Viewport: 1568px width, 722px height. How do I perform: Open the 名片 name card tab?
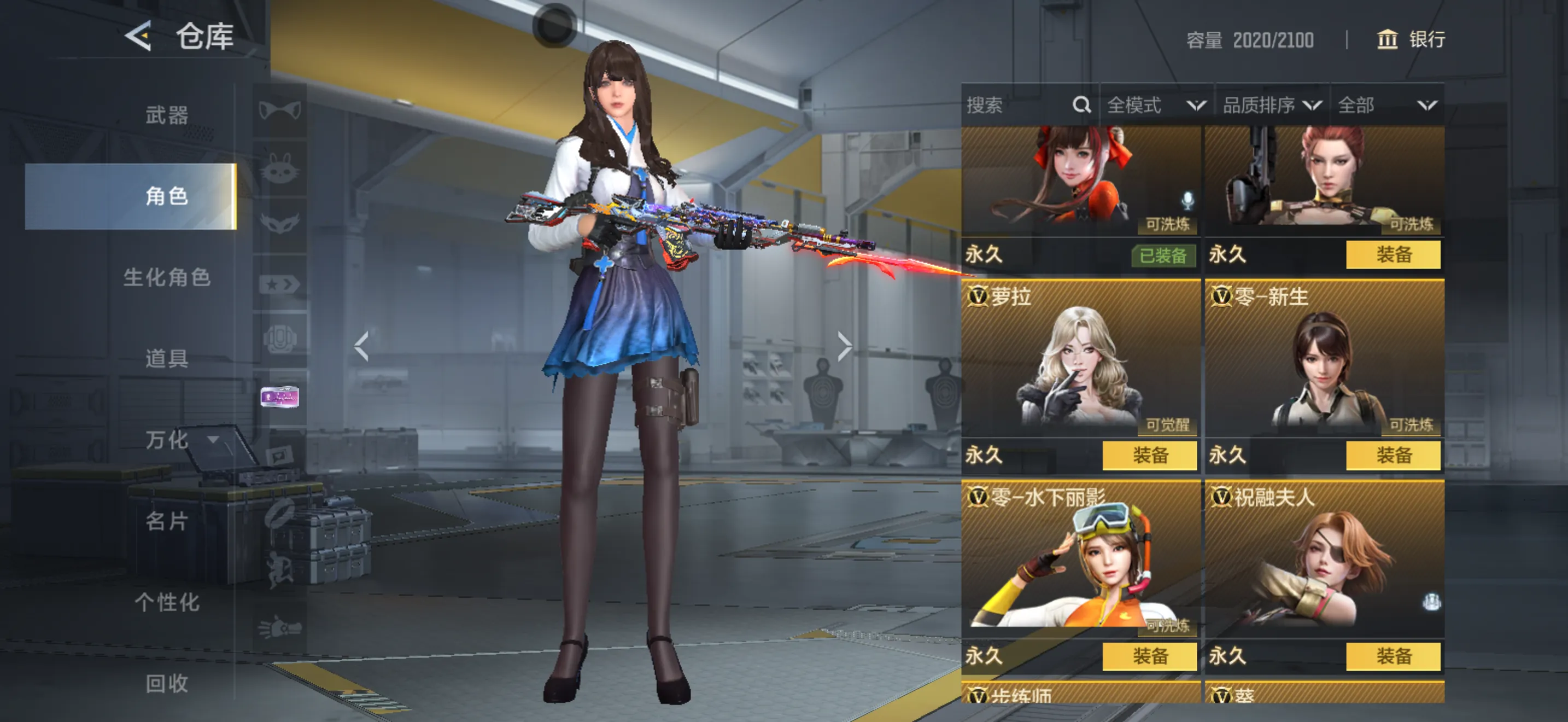(x=166, y=521)
